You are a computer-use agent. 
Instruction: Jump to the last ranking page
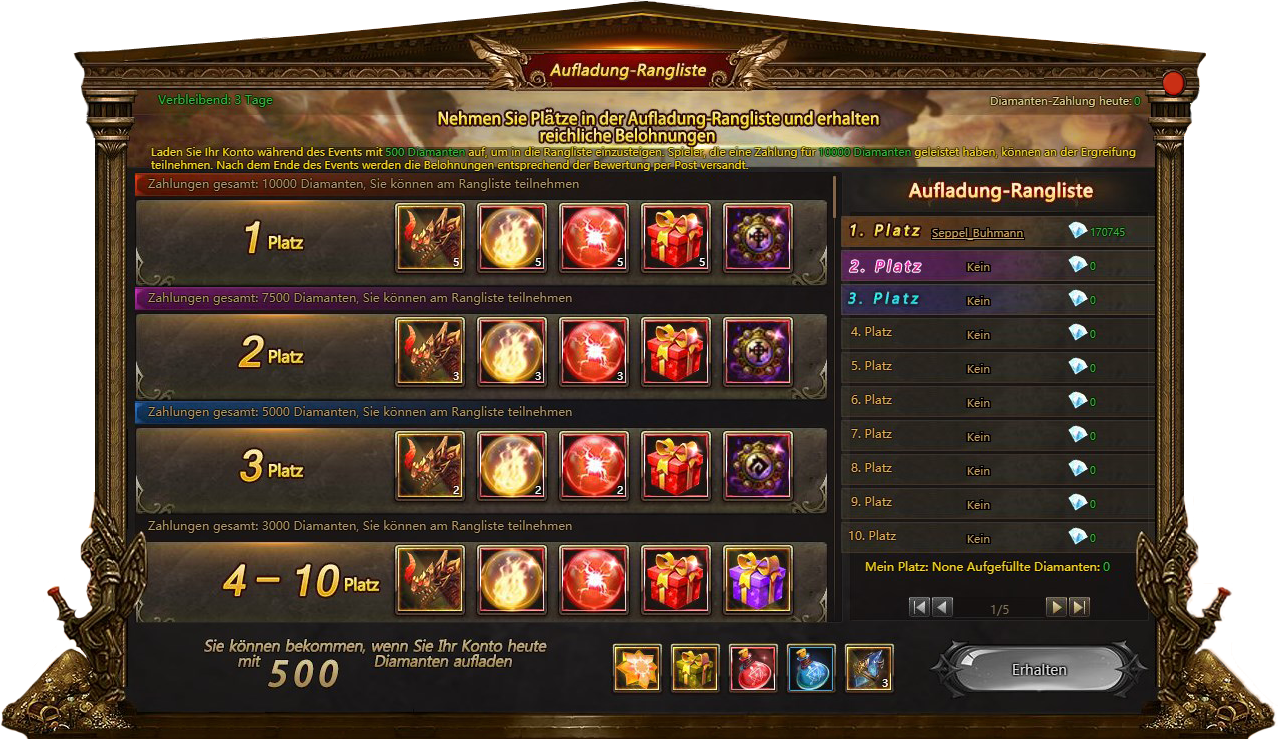click(x=1079, y=607)
